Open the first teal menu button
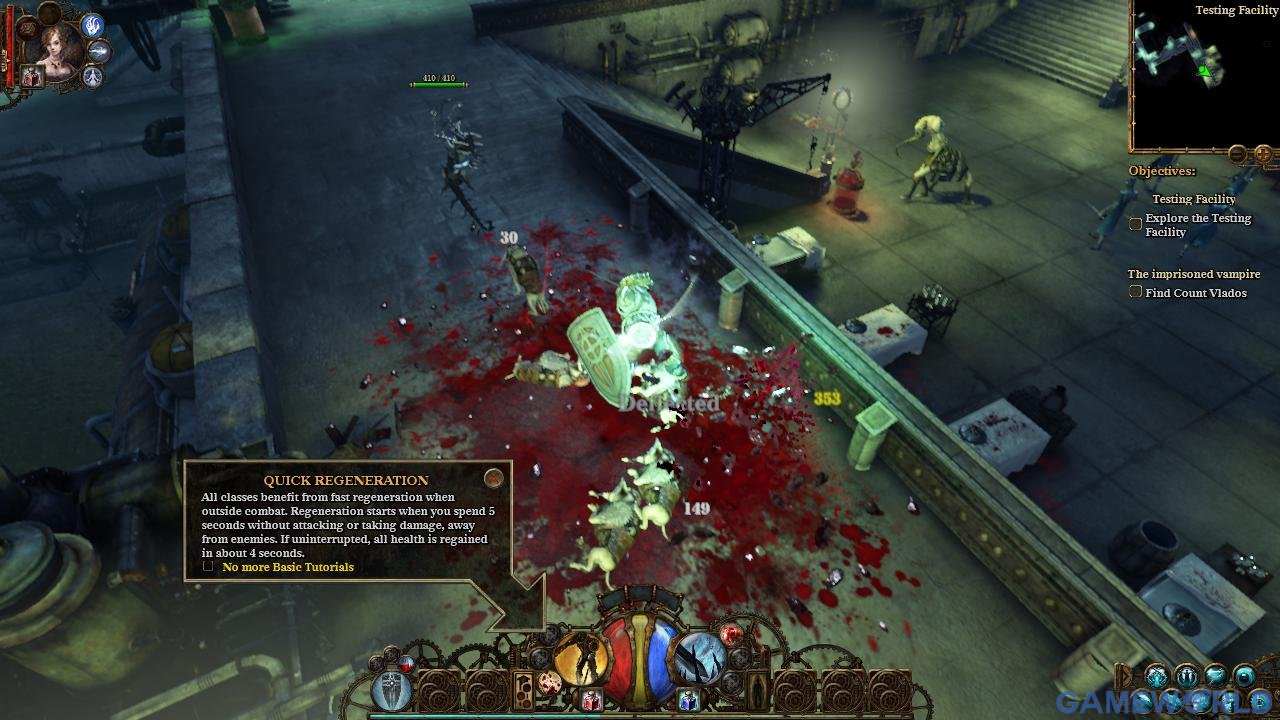The width and height of the screenshot is (1280, 720). point(1157,677)
